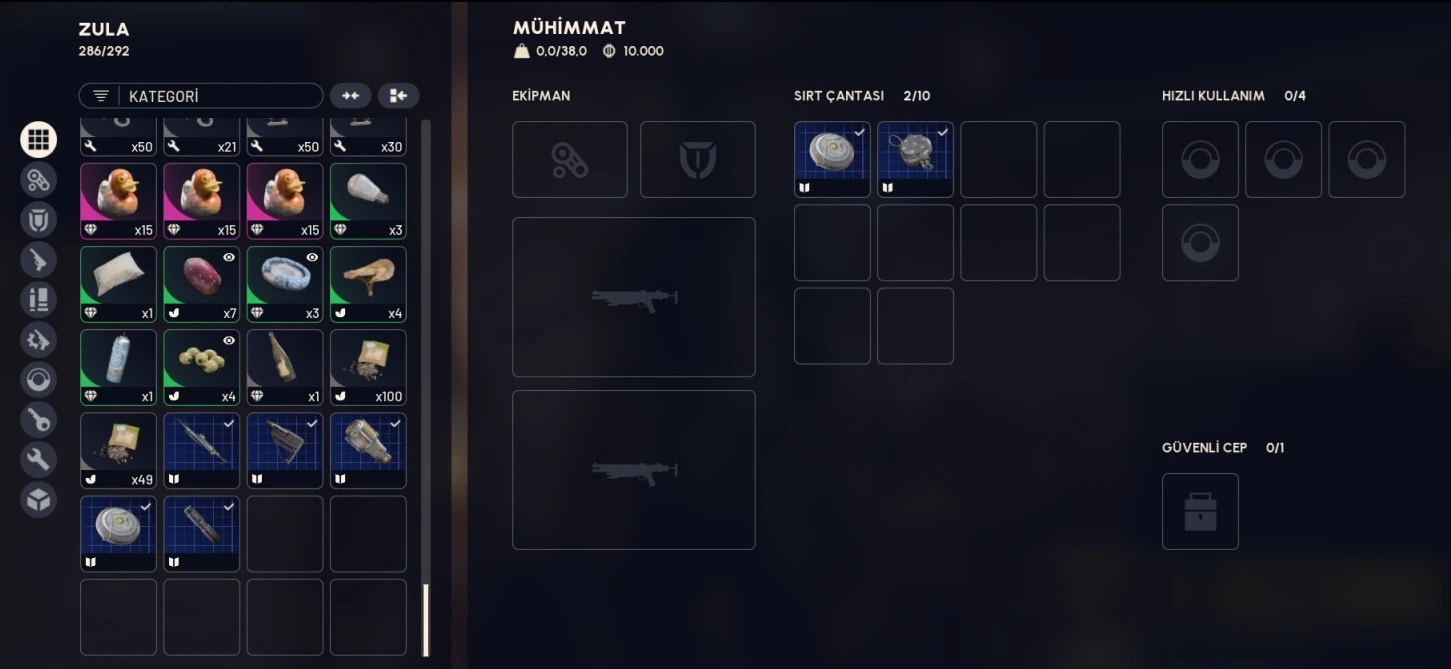
Task: Select the x7 red-purple item stack
Action: tap(201, 284)
